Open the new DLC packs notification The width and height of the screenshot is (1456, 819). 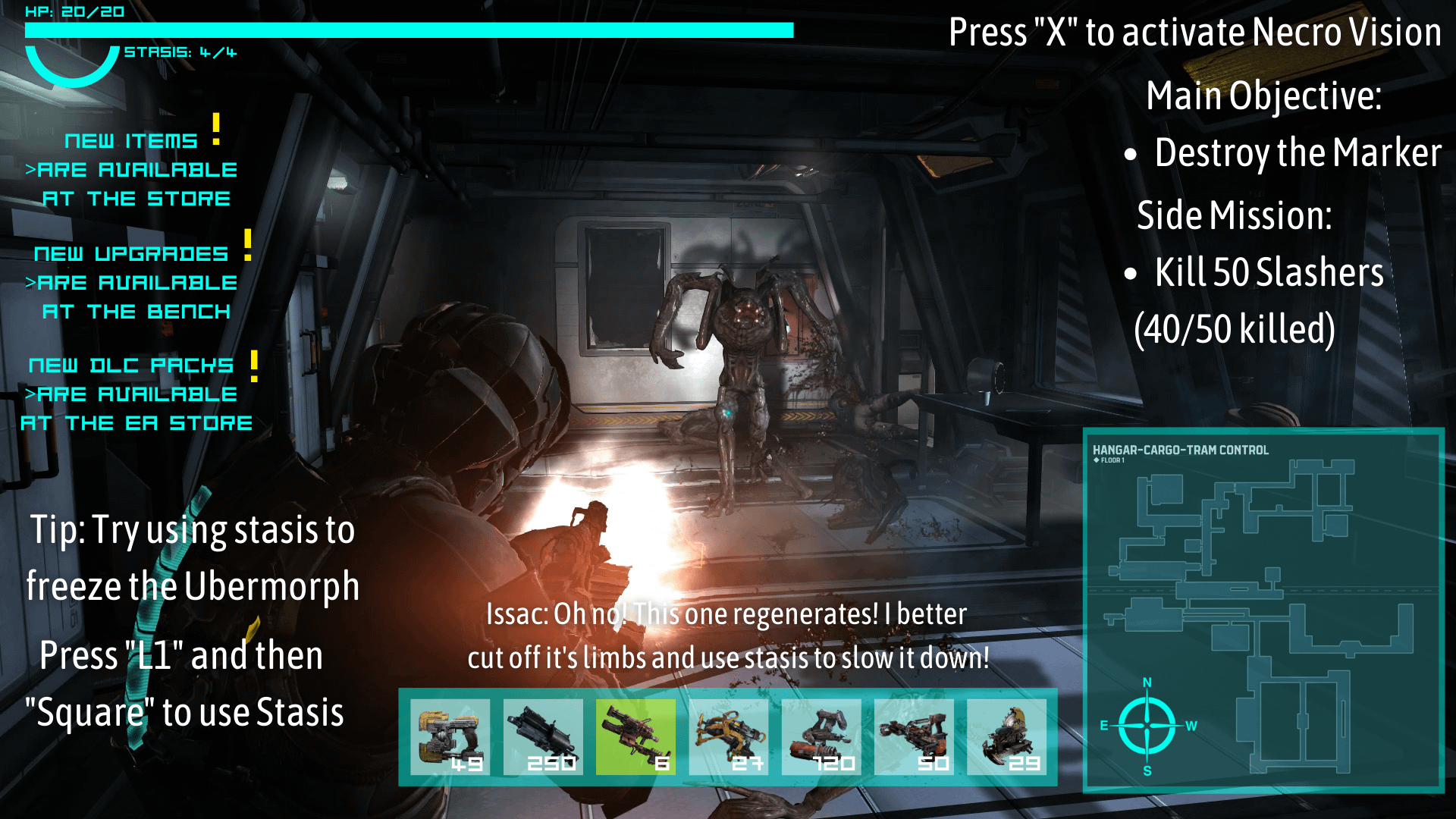[x=136, y=394]
